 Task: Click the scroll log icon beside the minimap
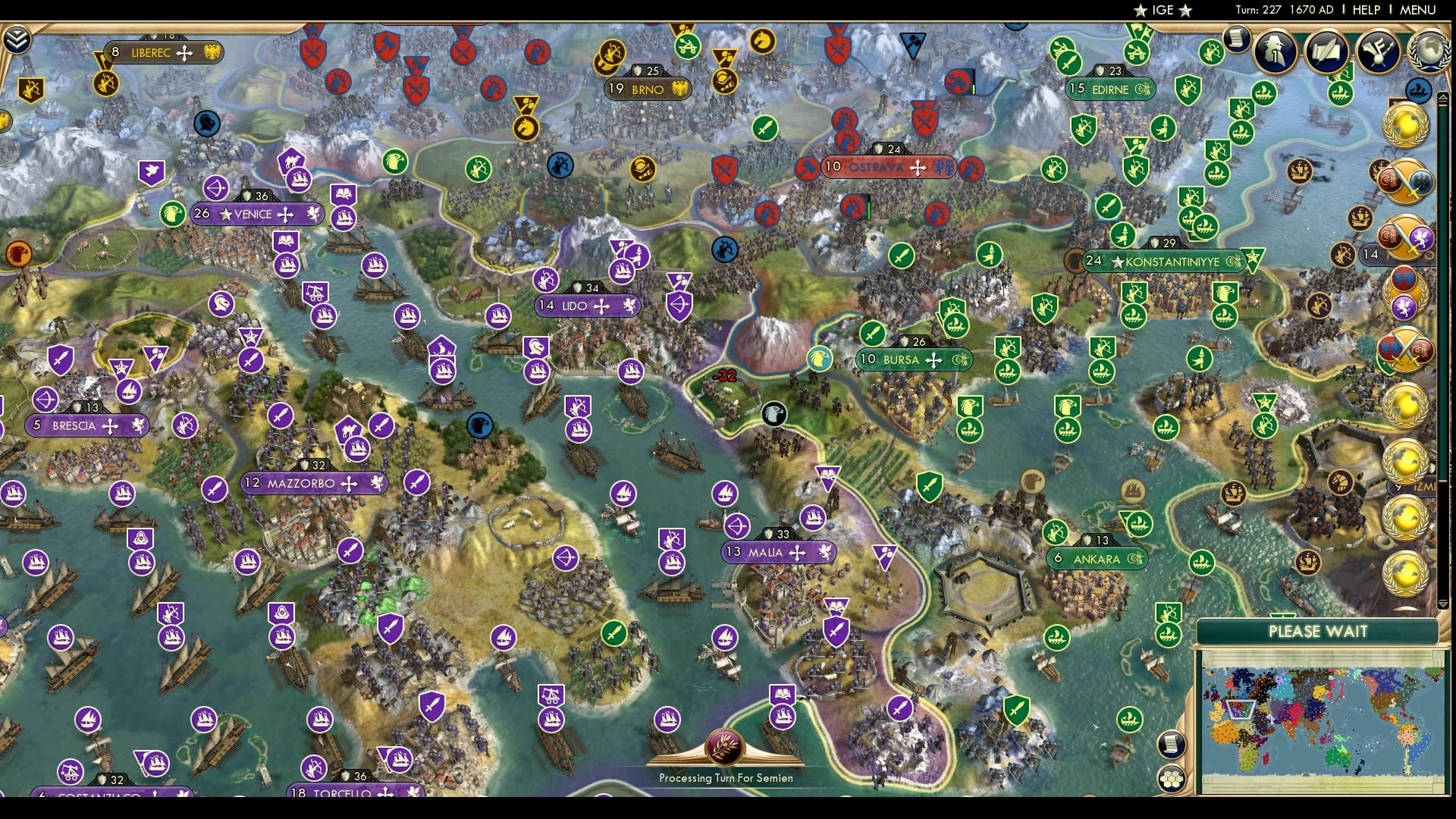click(x=1172, y=745)
